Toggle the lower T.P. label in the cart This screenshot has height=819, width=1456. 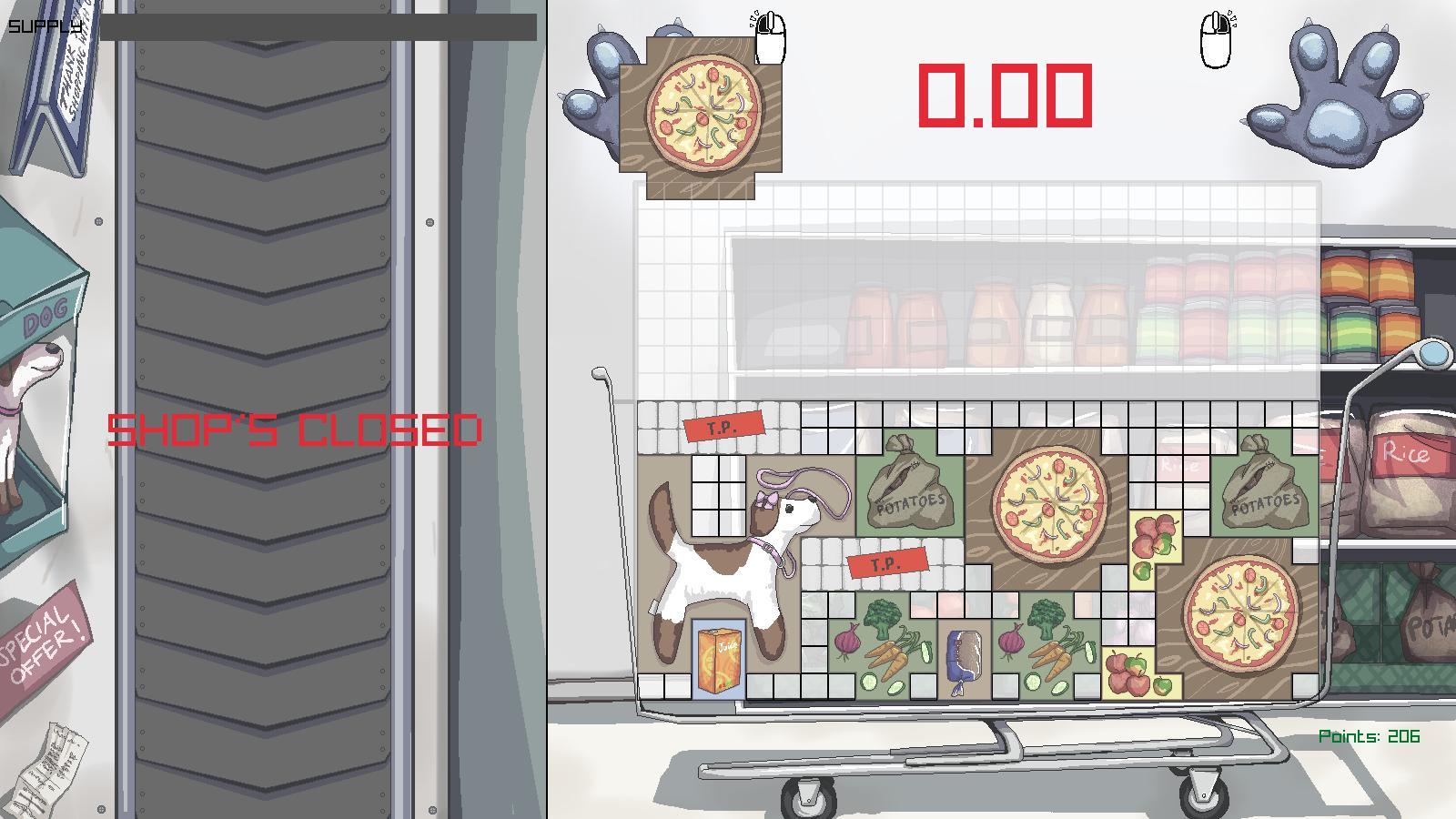pos(886,562)
